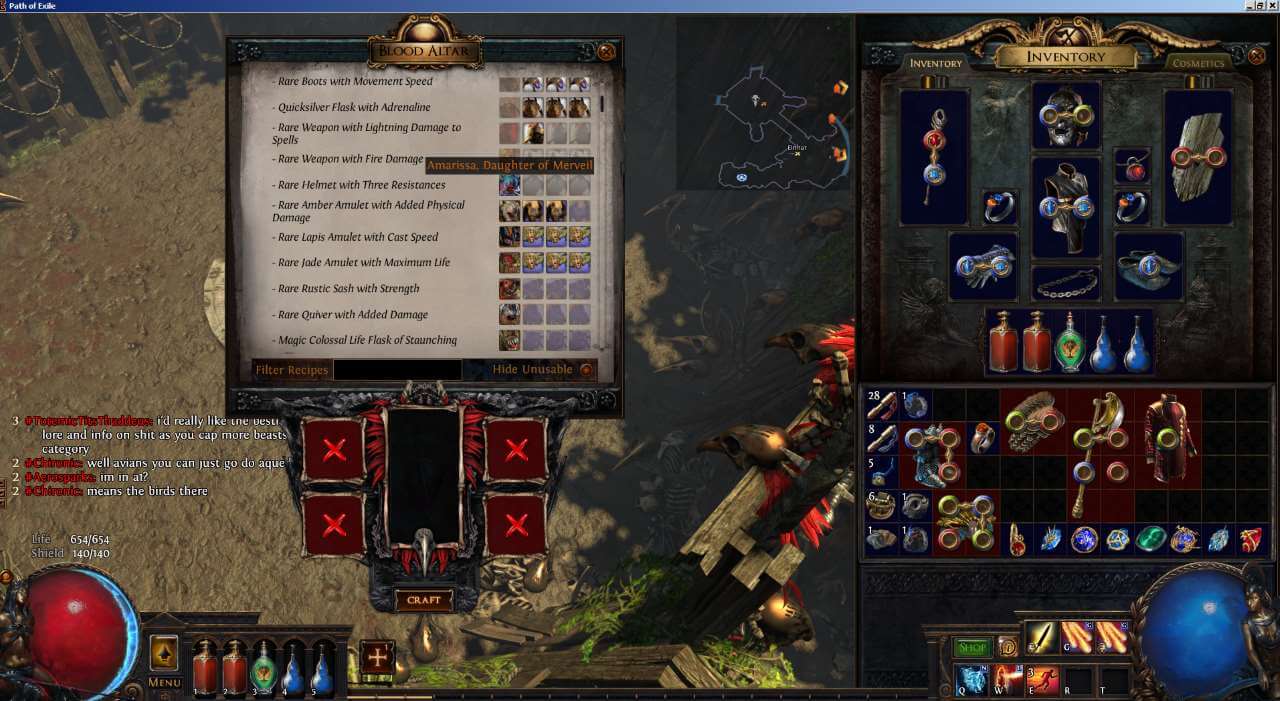Open the Shop button
The height and width of the screenshot is (701, 1280).
click(971, 648)
